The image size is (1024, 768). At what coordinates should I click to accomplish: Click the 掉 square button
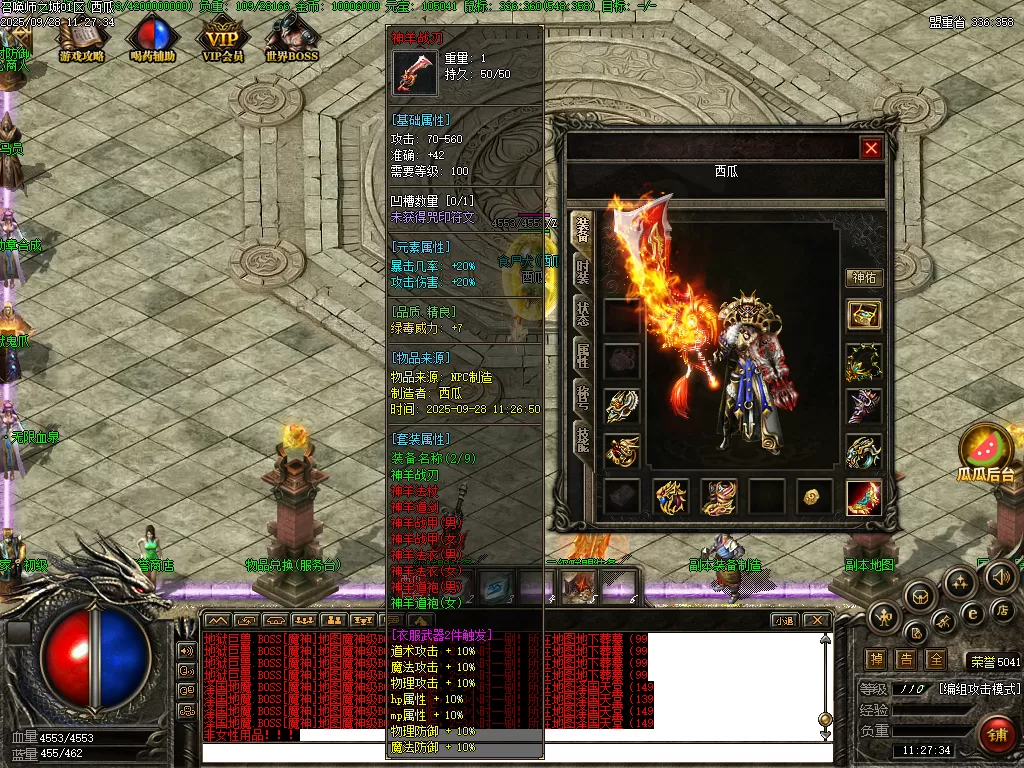[x=876, y=660]
